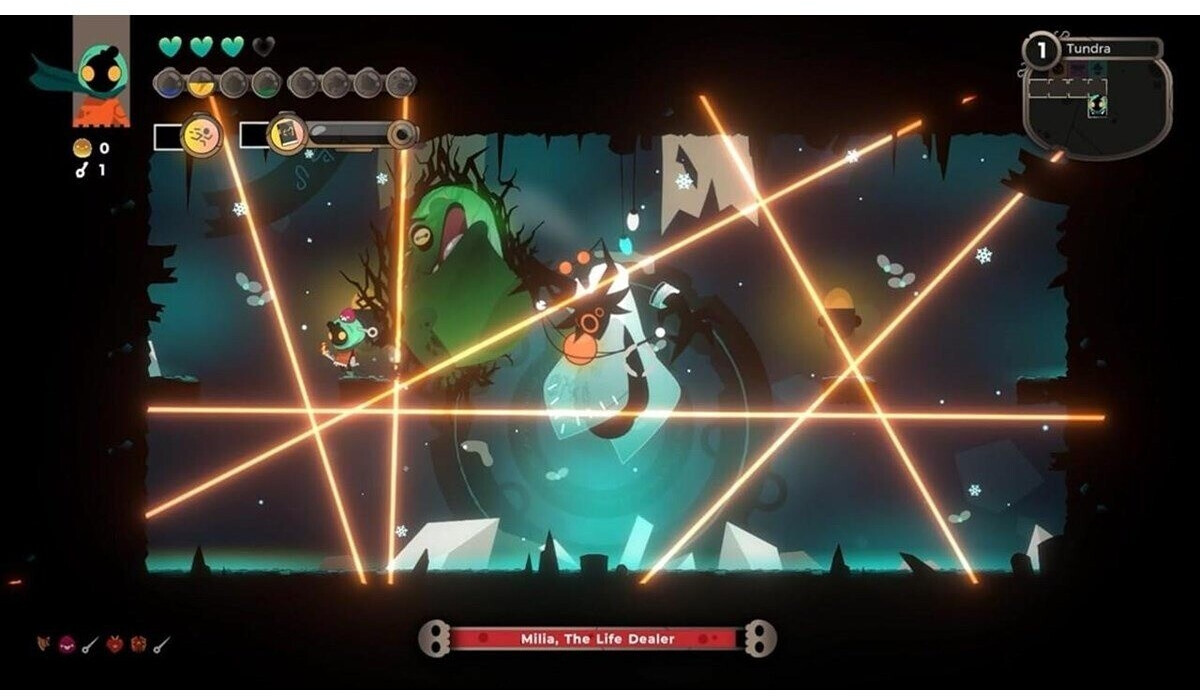This screenshot has height=696, width=1200.
Task: Select the orange flower relic icon
Action: (138, 644)
